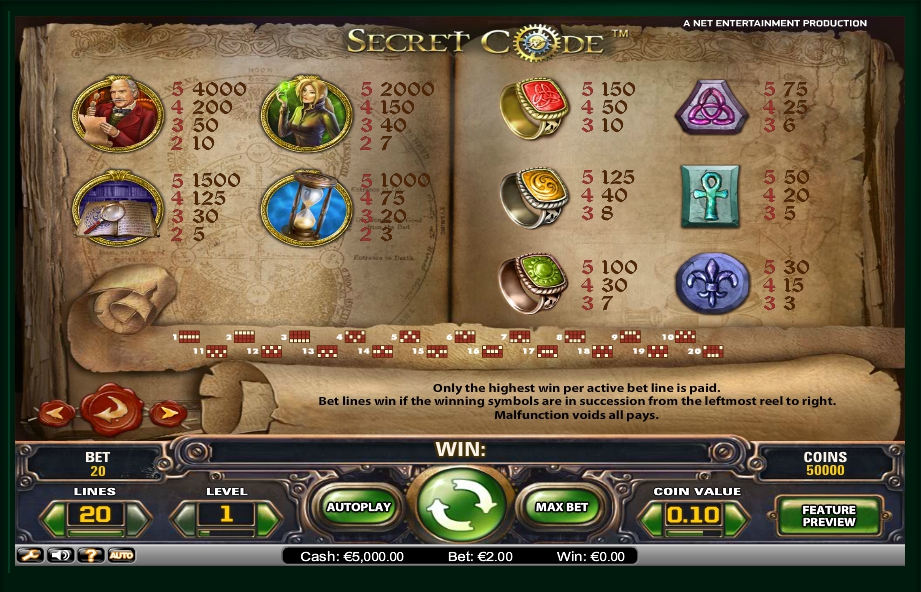Screen dimensions: 921x592
Task: Click the small AUTO toolbar button
Action: point(121,555)
